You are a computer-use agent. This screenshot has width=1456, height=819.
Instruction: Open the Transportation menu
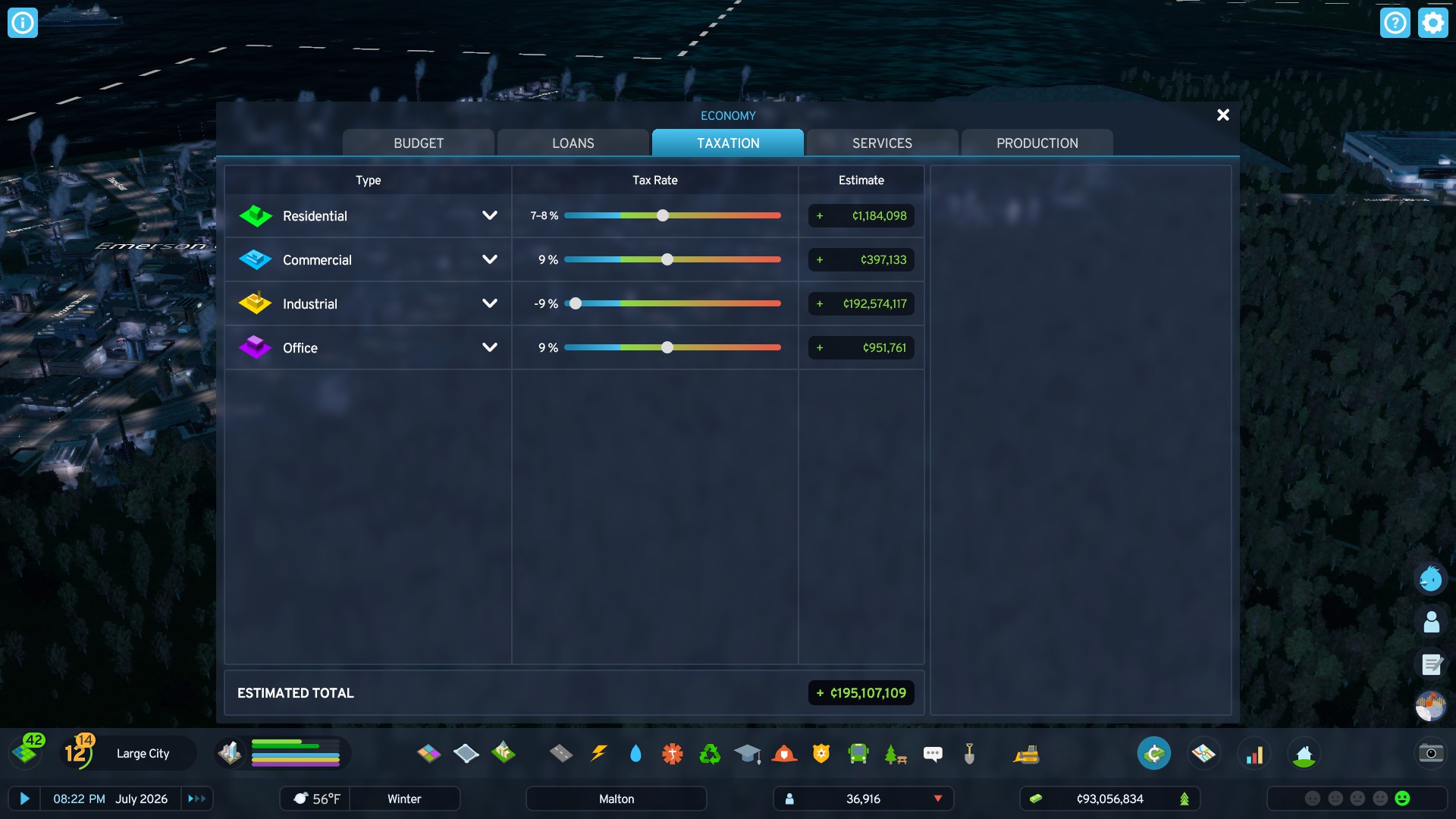[x=858, y=753]
